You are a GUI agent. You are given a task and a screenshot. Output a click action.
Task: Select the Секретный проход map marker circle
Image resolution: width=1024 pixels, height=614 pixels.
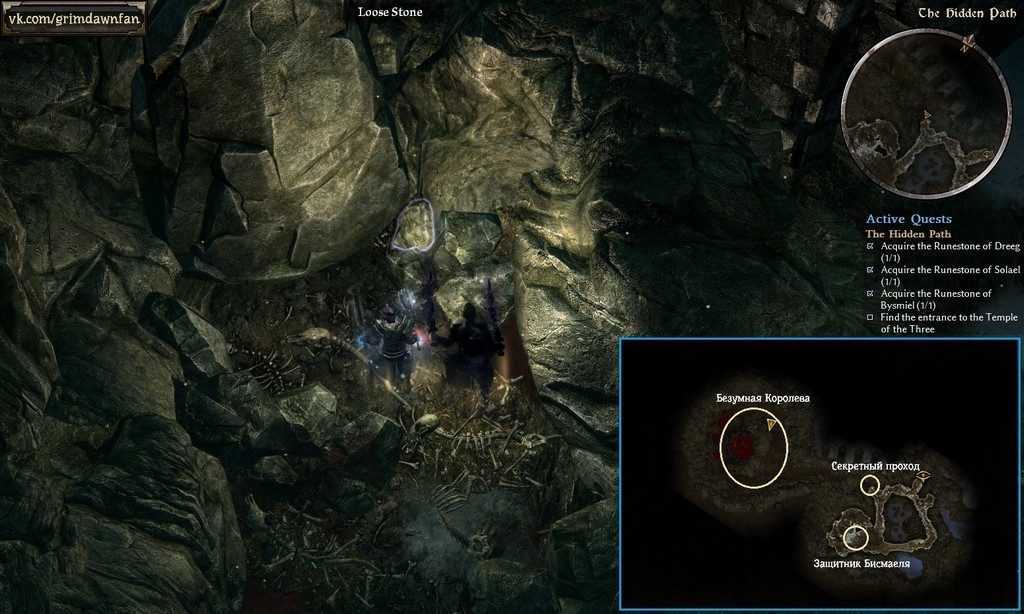click(x=870, y=485)
